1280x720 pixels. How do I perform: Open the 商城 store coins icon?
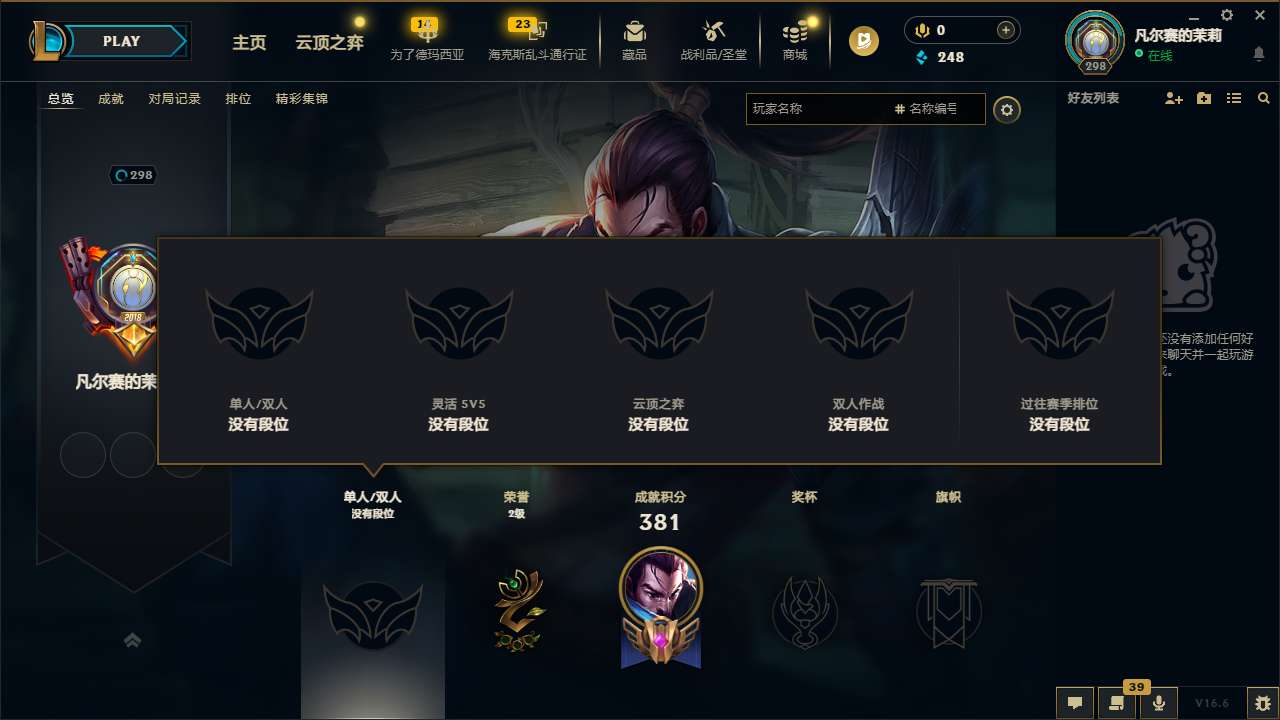795,33
